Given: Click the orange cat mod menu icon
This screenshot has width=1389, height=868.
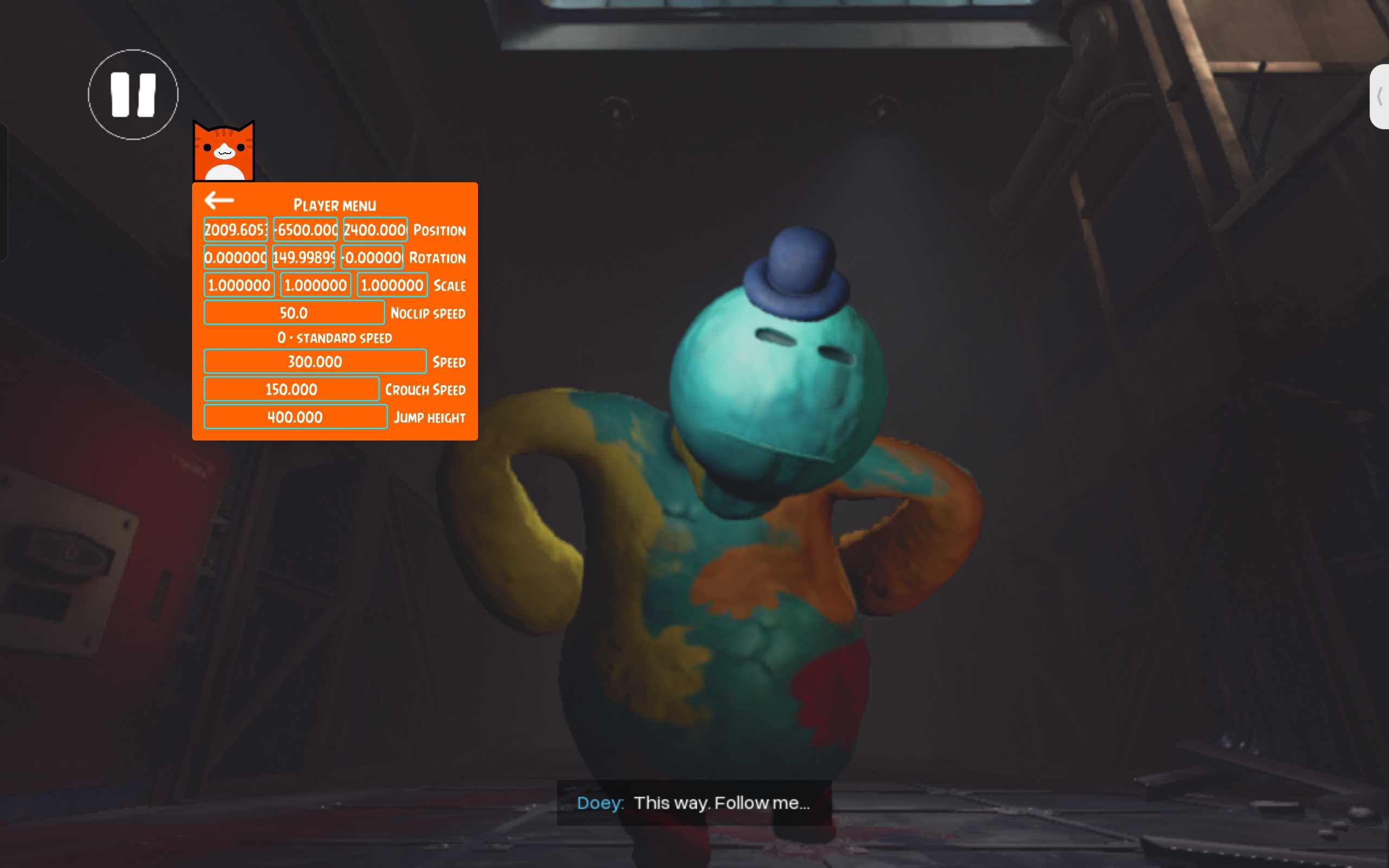Looking at the screenshot, I should [x=224, y=152].
